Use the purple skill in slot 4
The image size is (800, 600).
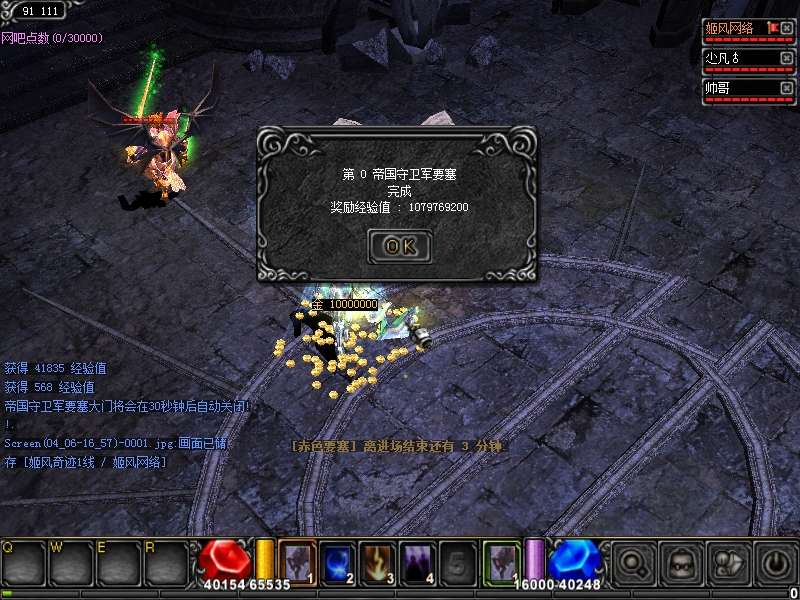[x=418, y=561]
